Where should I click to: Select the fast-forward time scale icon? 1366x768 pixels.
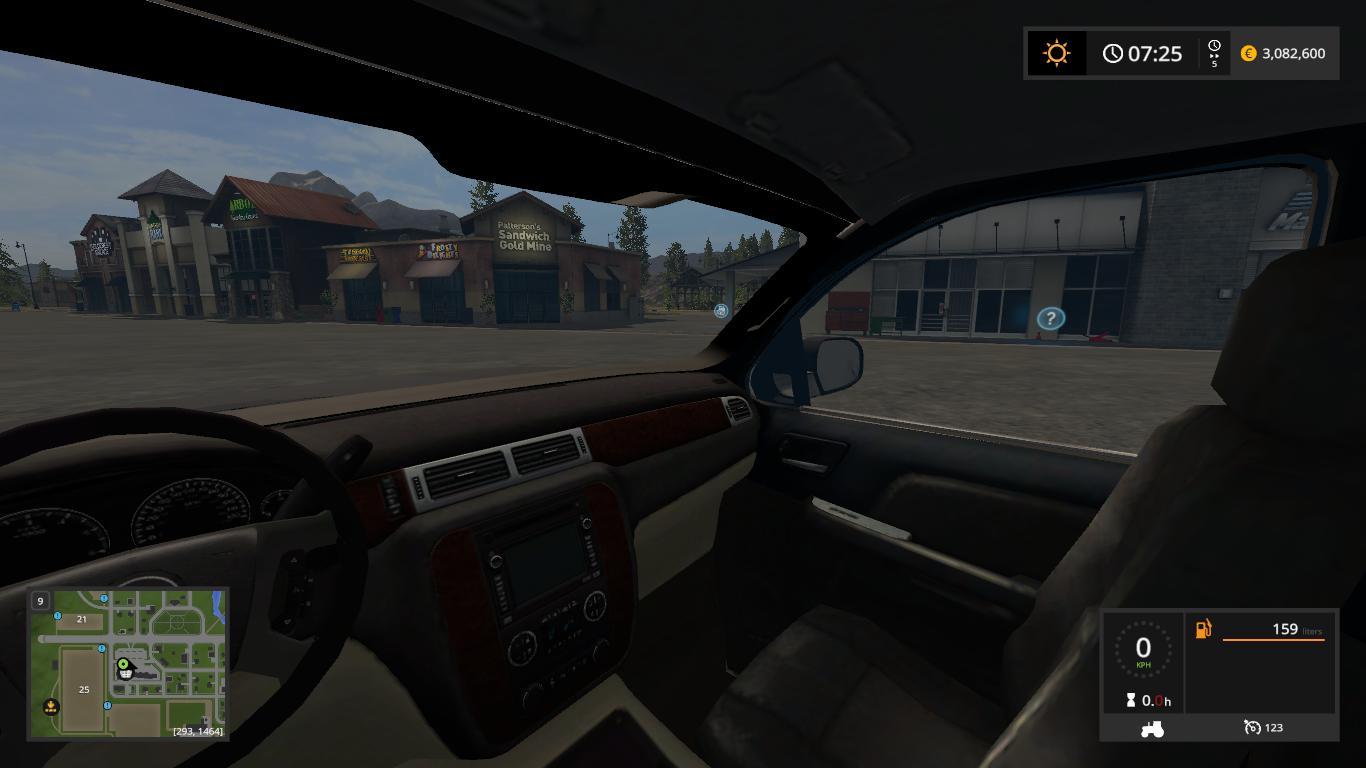[1214, 53]
